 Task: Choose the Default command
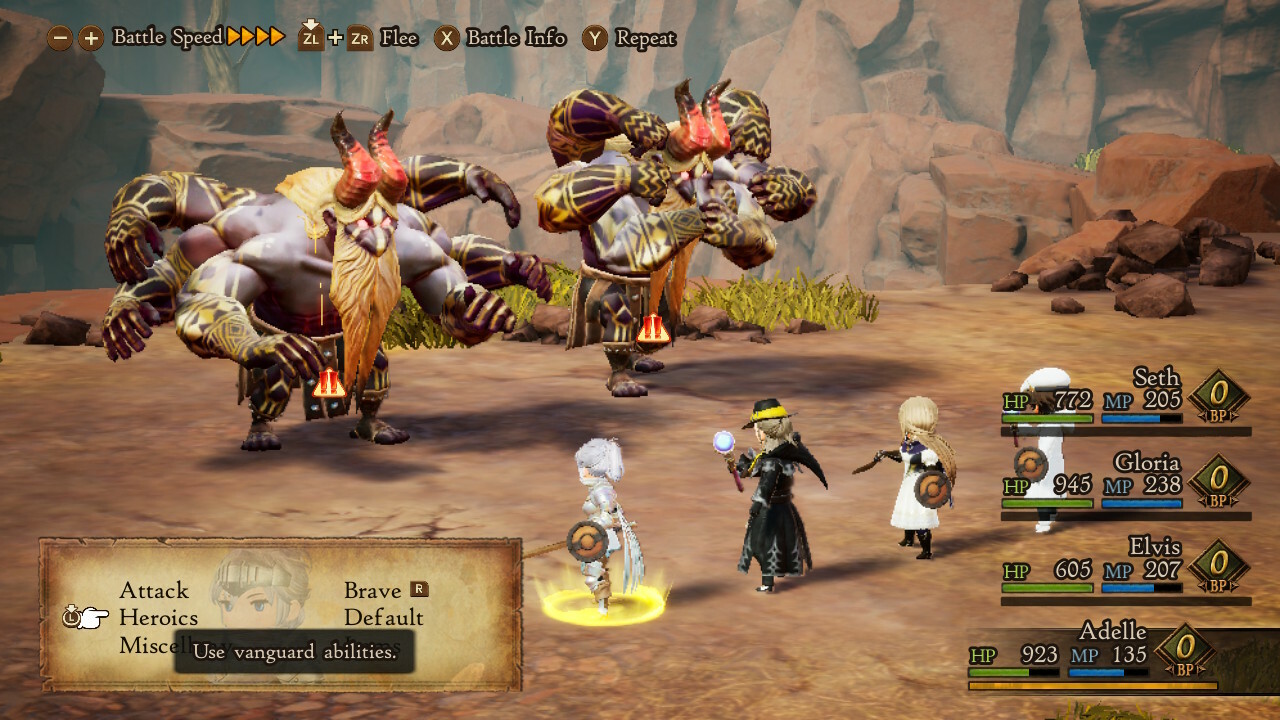coord(385,618)
